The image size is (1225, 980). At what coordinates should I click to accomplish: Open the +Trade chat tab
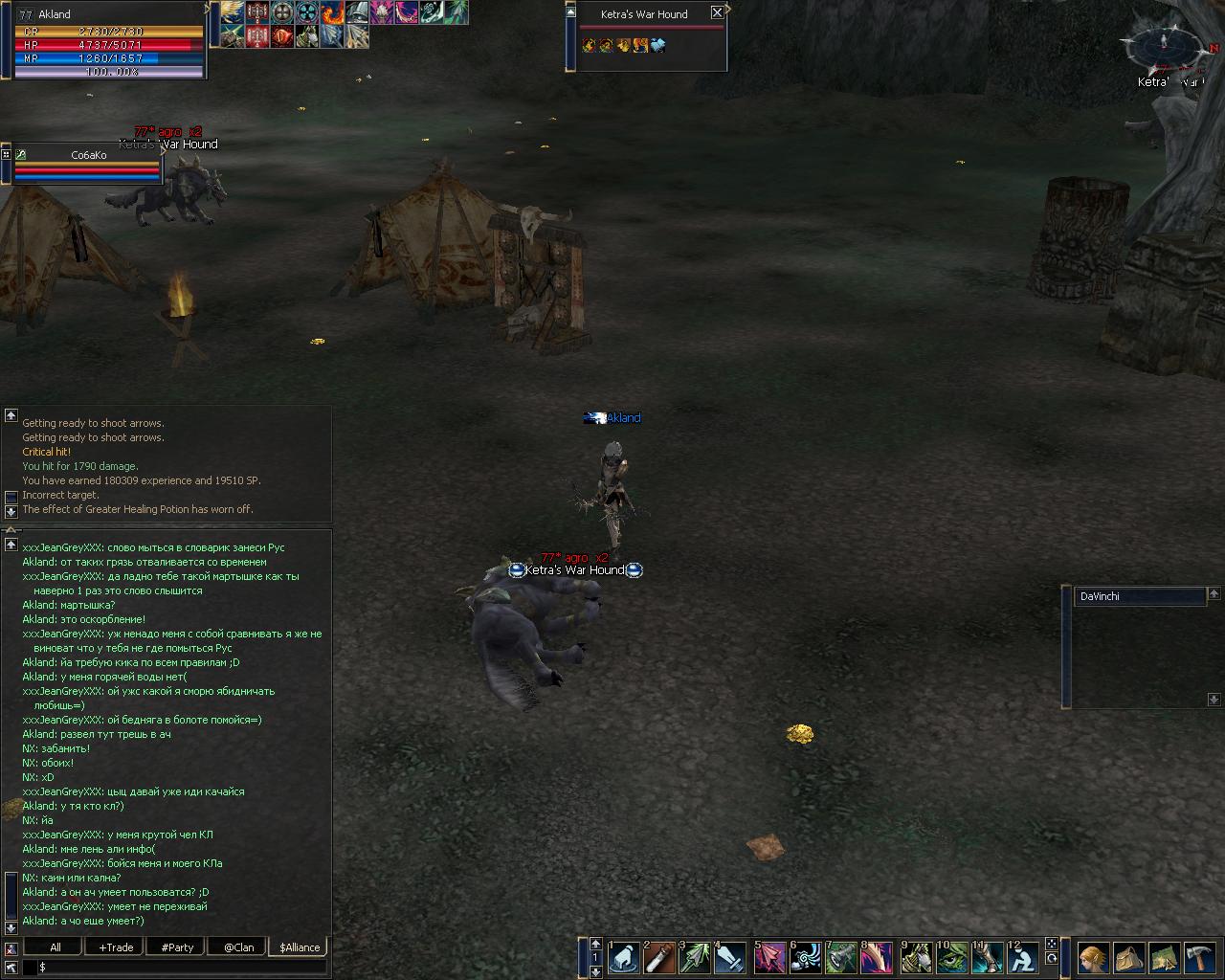116,947
